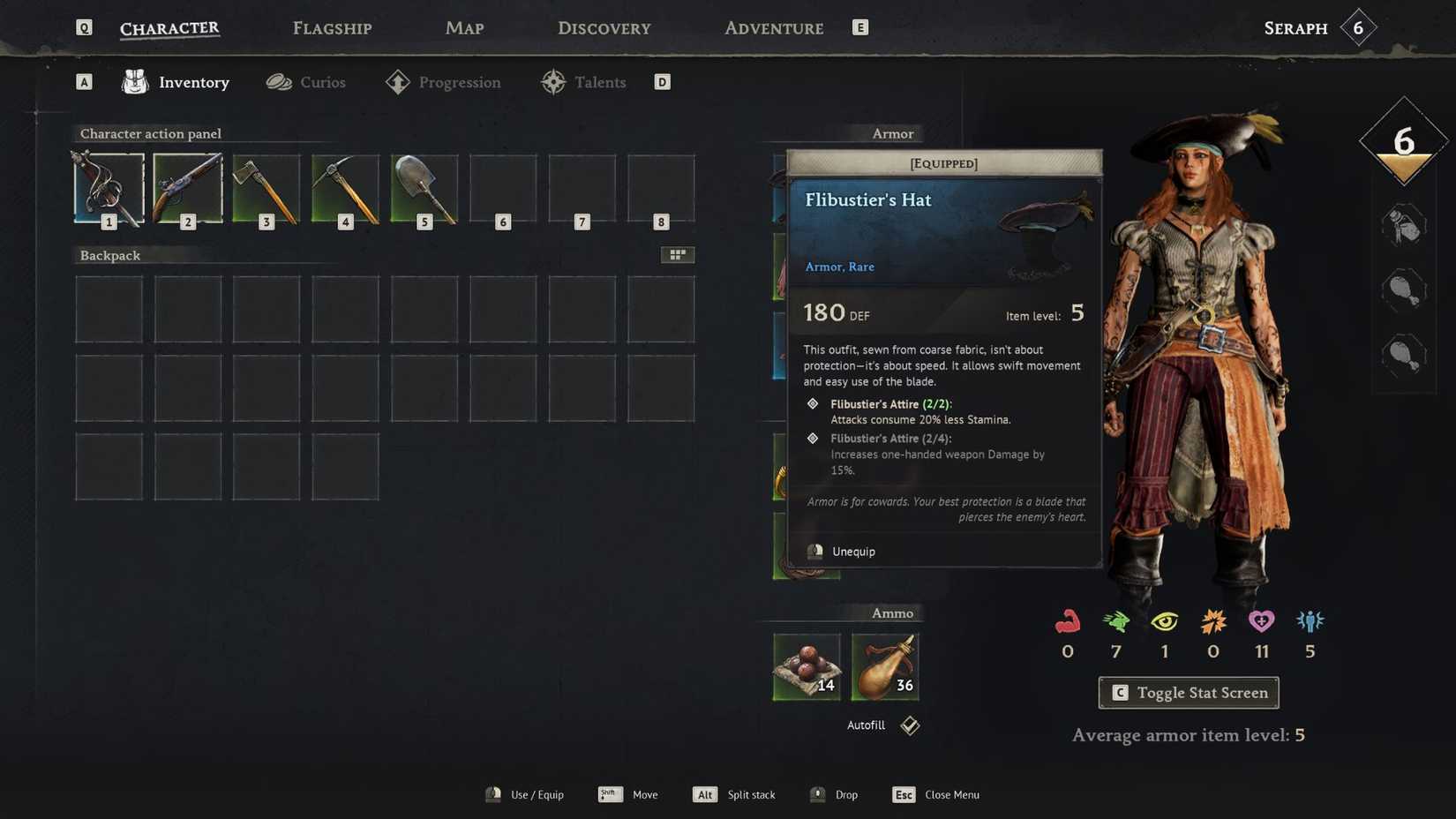Select the pickaxe in action slot 4
Viewport: 1456px width, 819px height.
pyautogui.click(x=344, y=188)
